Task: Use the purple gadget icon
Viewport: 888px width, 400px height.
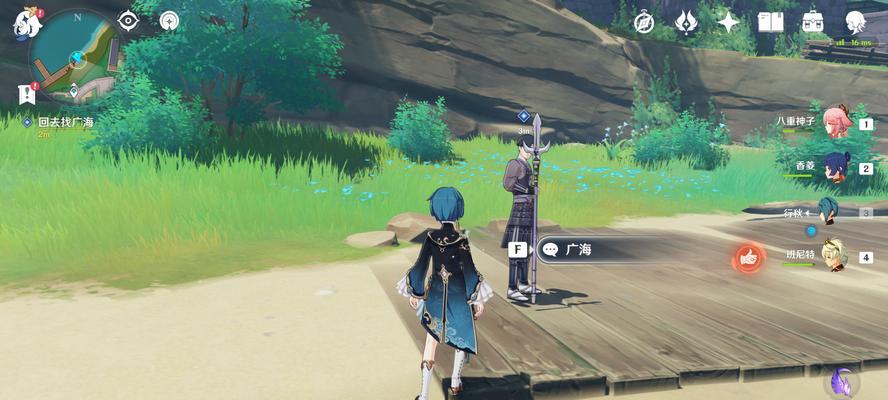Action: coord(842,381)
